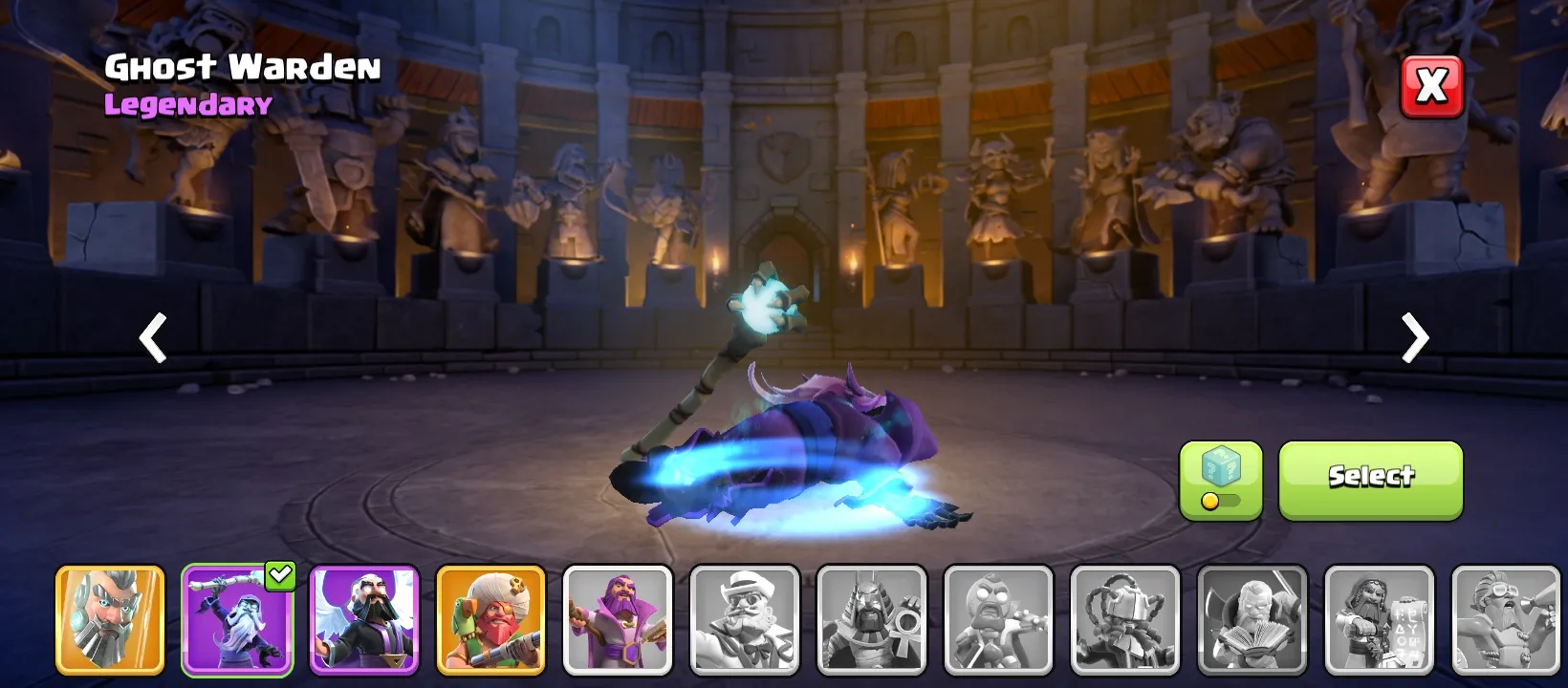Open the locked book-reading Warden skin icon

click(x=1252, y=621)
